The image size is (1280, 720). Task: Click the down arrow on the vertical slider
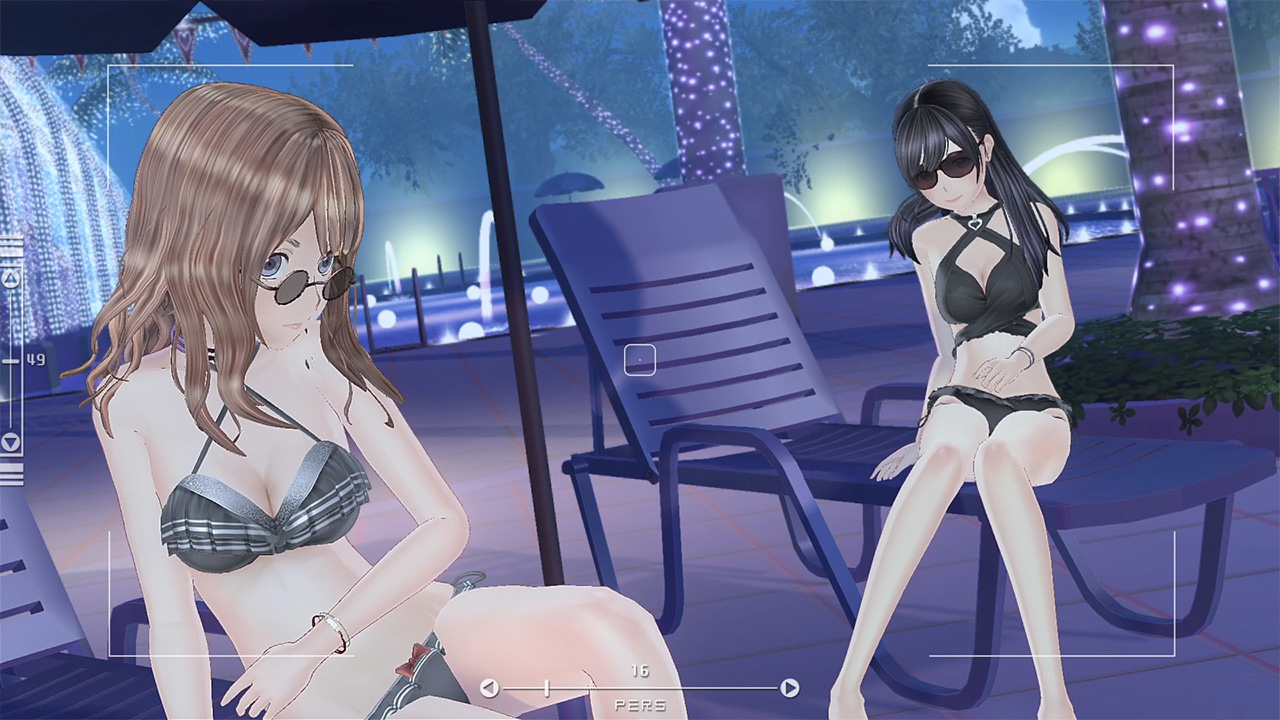pos(11,442)
